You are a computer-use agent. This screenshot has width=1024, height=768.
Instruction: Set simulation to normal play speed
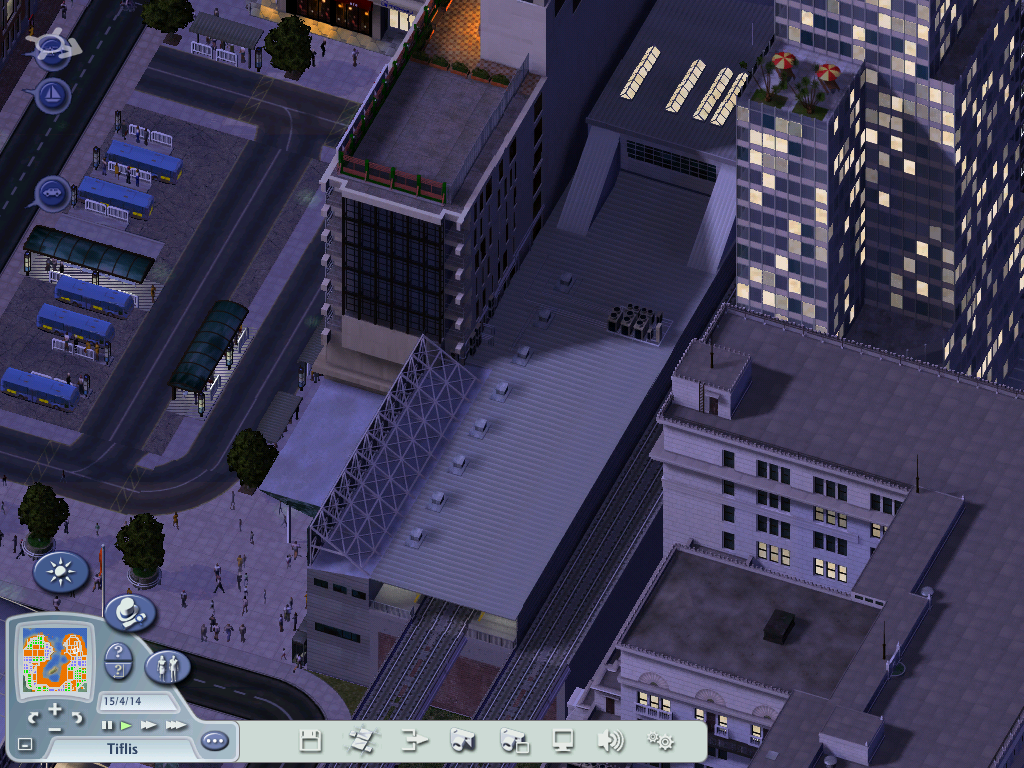(x=126, y=725)
